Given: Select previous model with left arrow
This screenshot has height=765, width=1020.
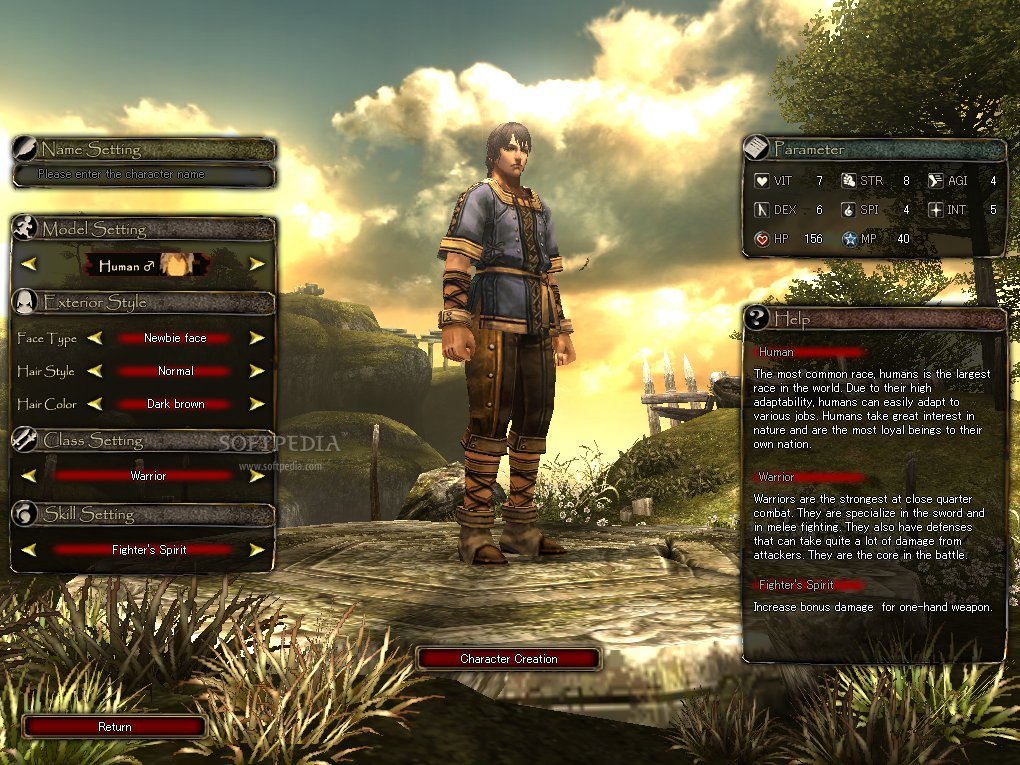Looking at the screenshot, I should (30, 264).
